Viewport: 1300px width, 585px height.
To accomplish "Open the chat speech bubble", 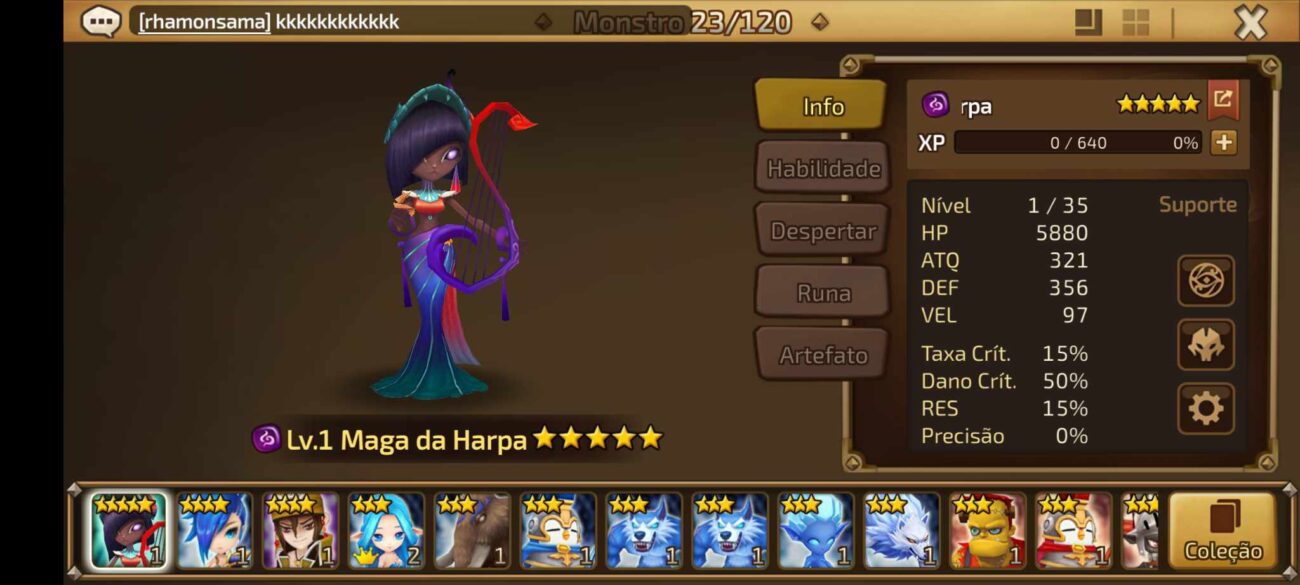I will click(x=101, y=21).
